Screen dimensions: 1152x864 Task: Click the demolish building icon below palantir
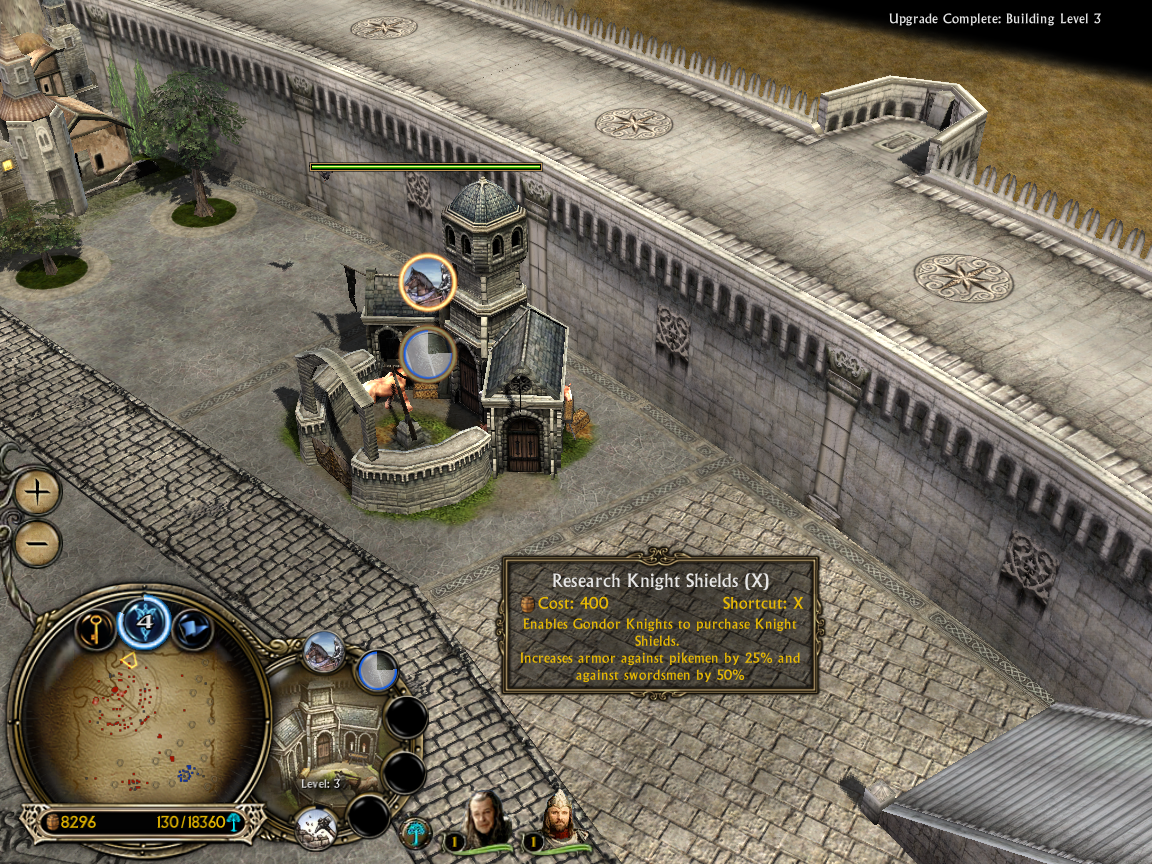click(x=315, y=826)
